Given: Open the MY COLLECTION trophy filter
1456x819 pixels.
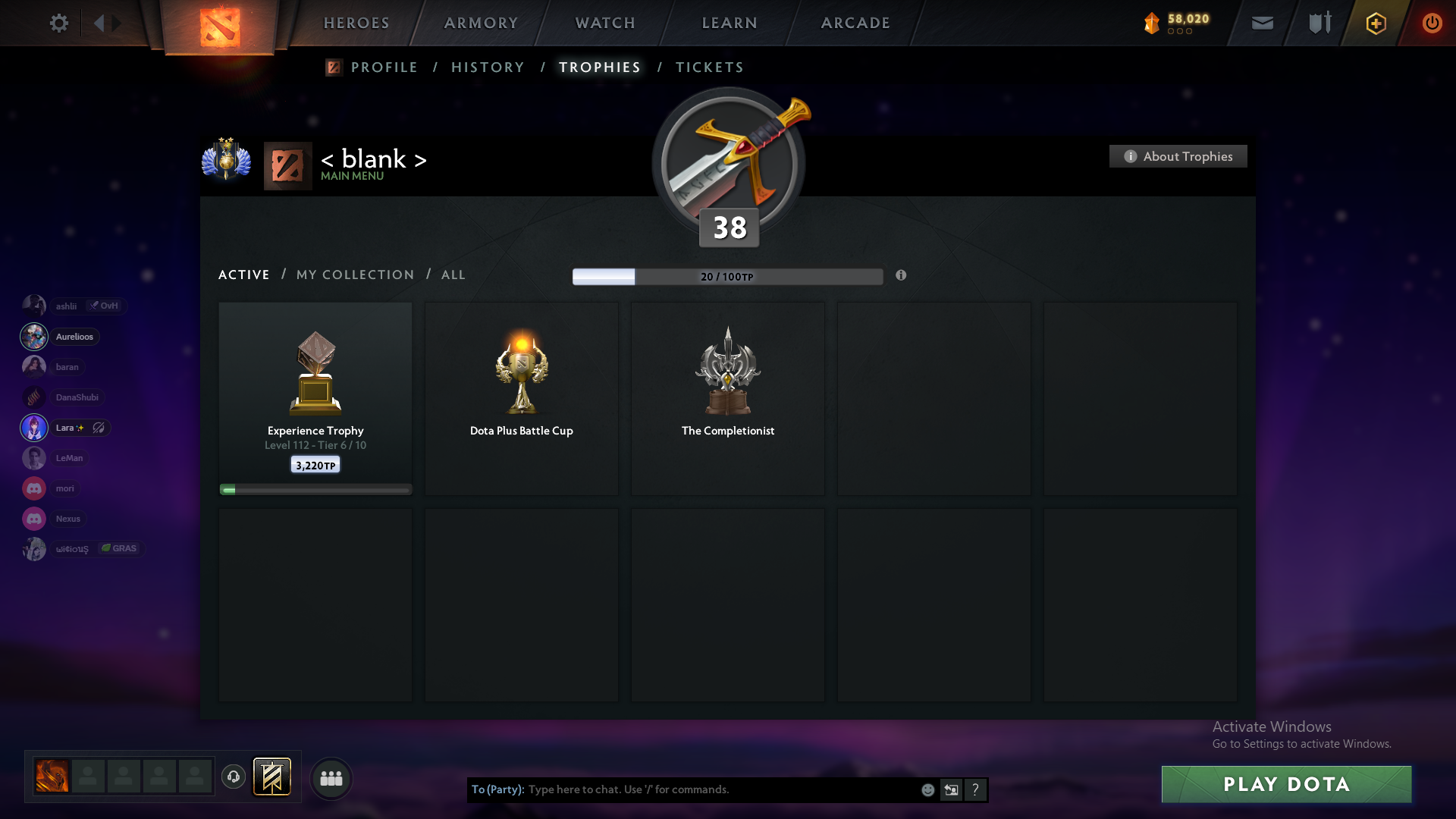Looking at the screenshot, I should tap(354, 275).
